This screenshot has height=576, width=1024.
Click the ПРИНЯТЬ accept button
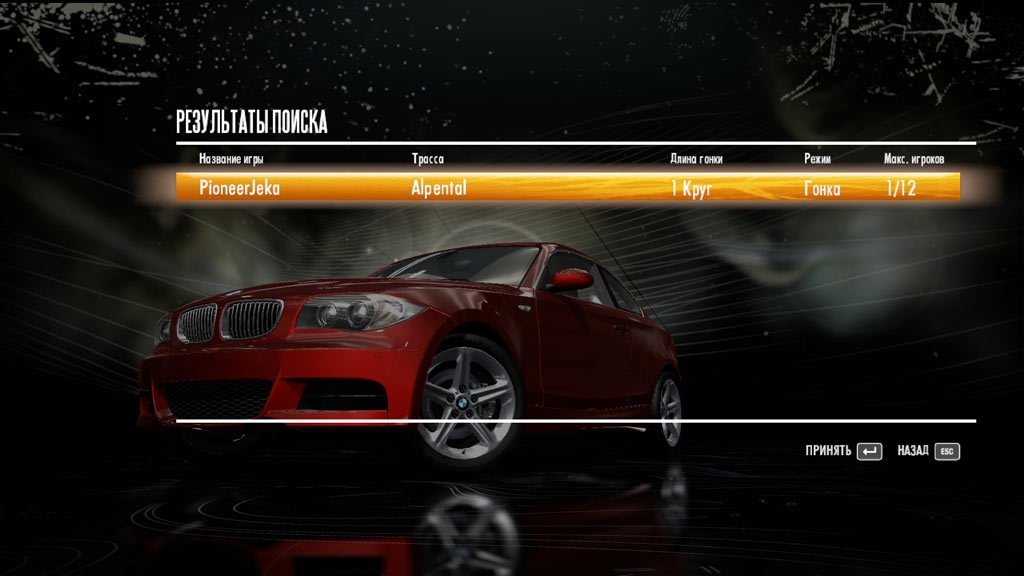[843, 451]
